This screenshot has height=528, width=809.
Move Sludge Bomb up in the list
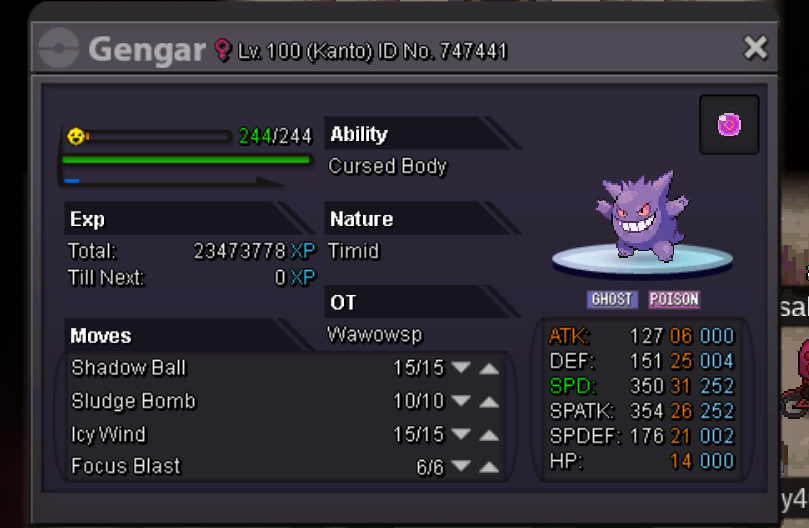pyautogui.click(x=489, y=402)
